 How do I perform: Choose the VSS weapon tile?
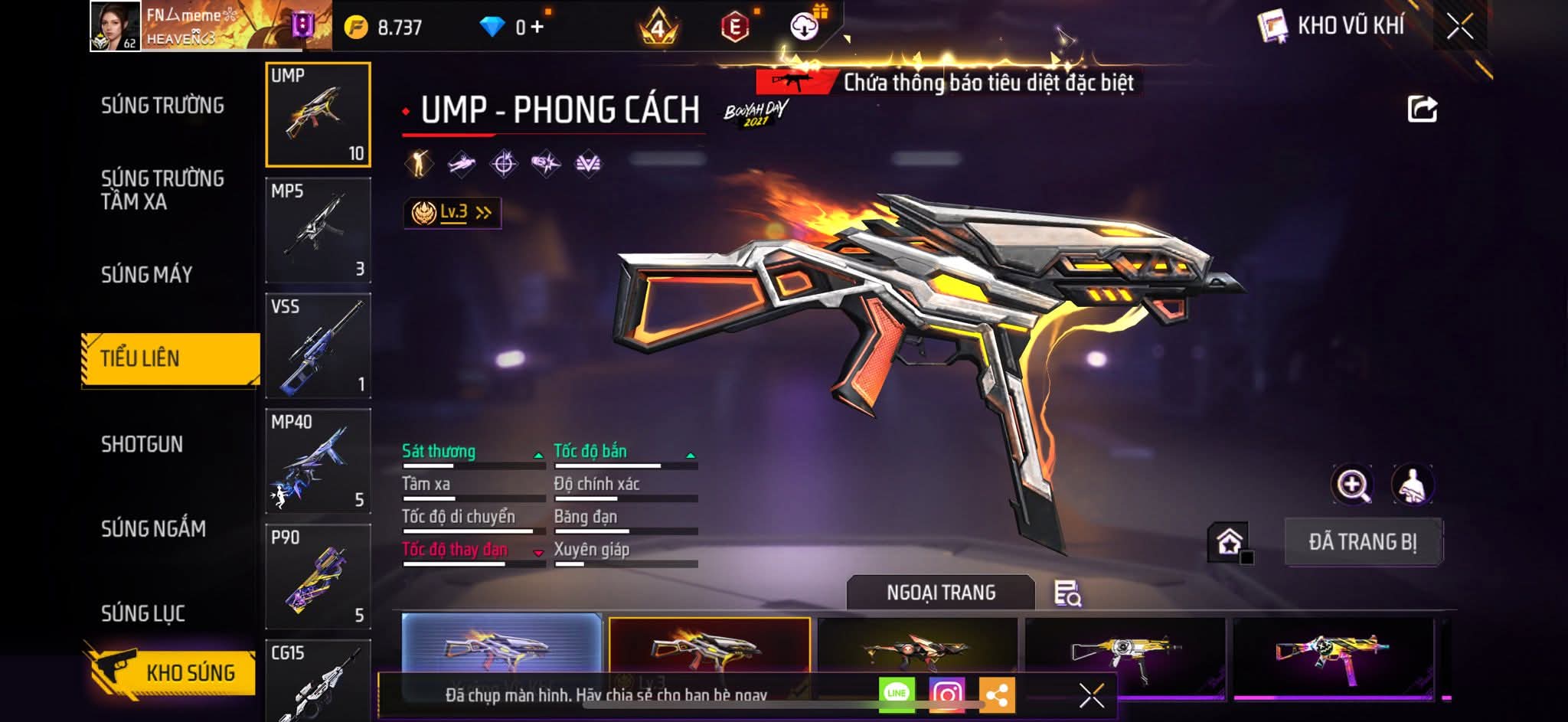pos(318,345)
